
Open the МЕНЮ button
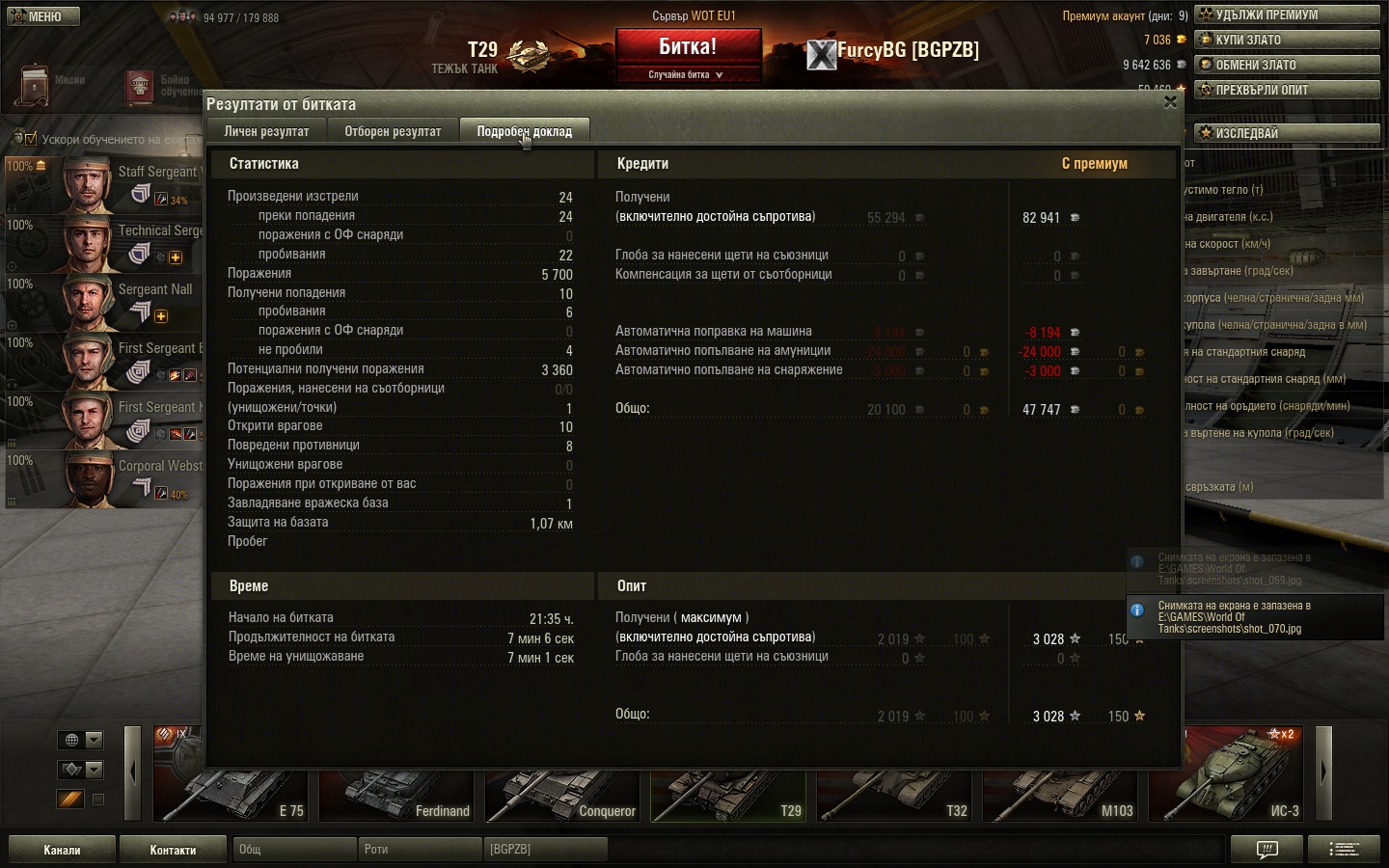[x=41, y=16]
